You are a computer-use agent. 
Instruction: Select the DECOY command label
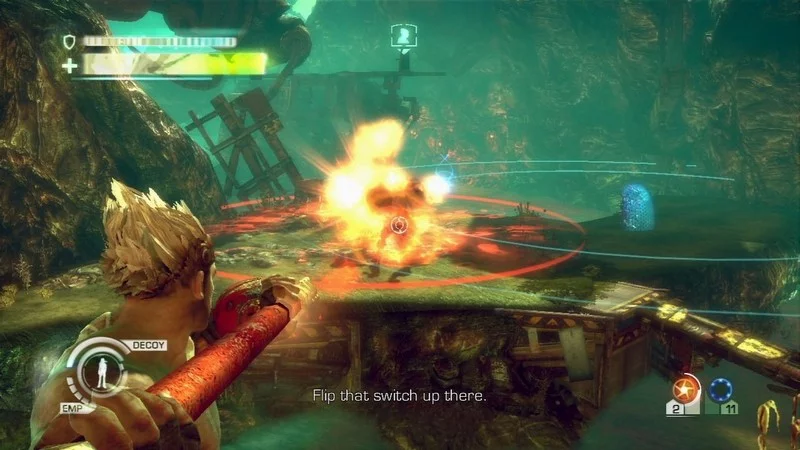(149, 346)
